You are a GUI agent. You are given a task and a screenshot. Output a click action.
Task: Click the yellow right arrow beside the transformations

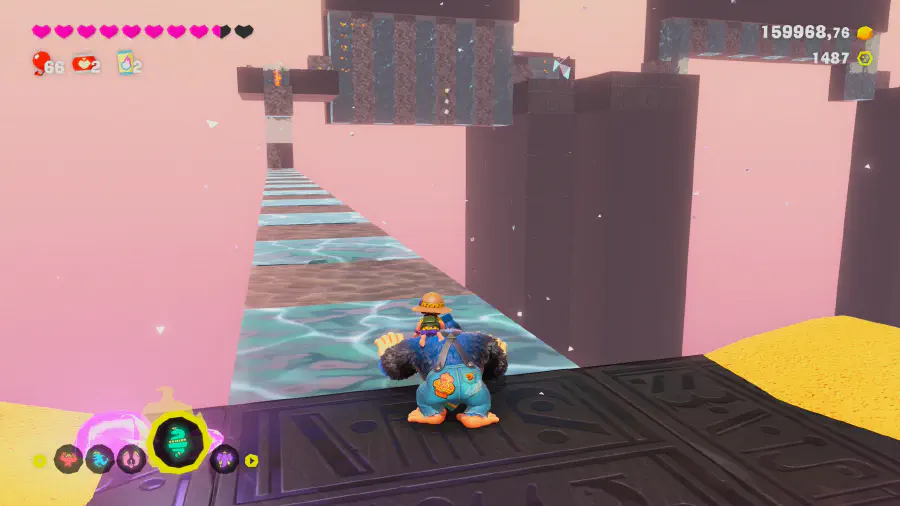252,460
